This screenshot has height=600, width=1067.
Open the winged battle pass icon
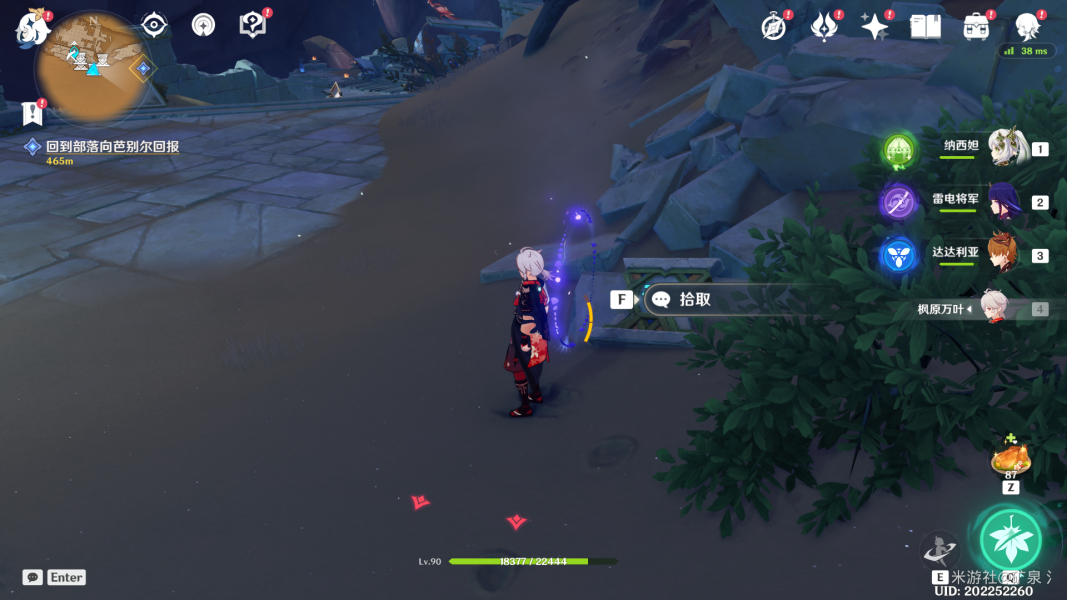pyautogui.click(x=824, y=27)
